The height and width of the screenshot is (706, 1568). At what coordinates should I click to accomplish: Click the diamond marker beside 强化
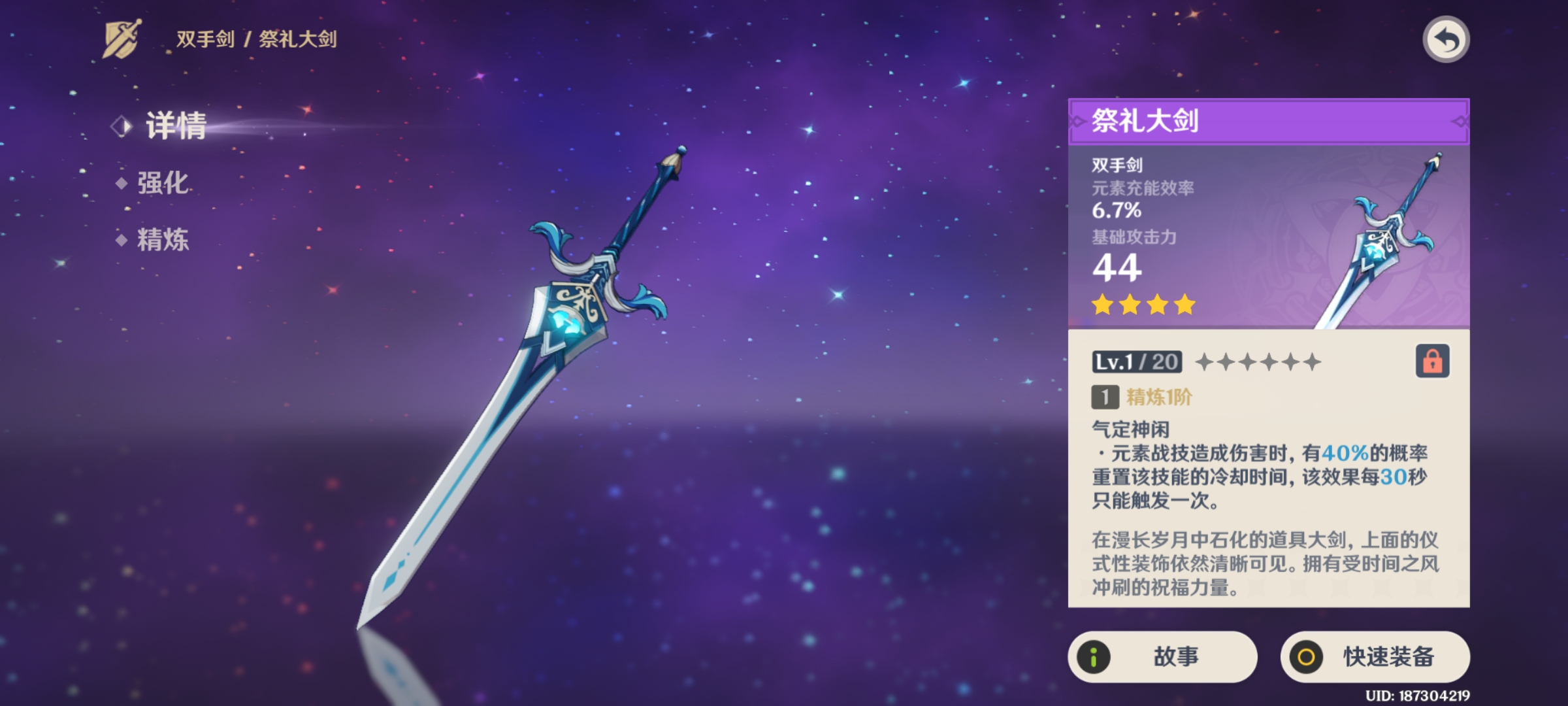121,184
